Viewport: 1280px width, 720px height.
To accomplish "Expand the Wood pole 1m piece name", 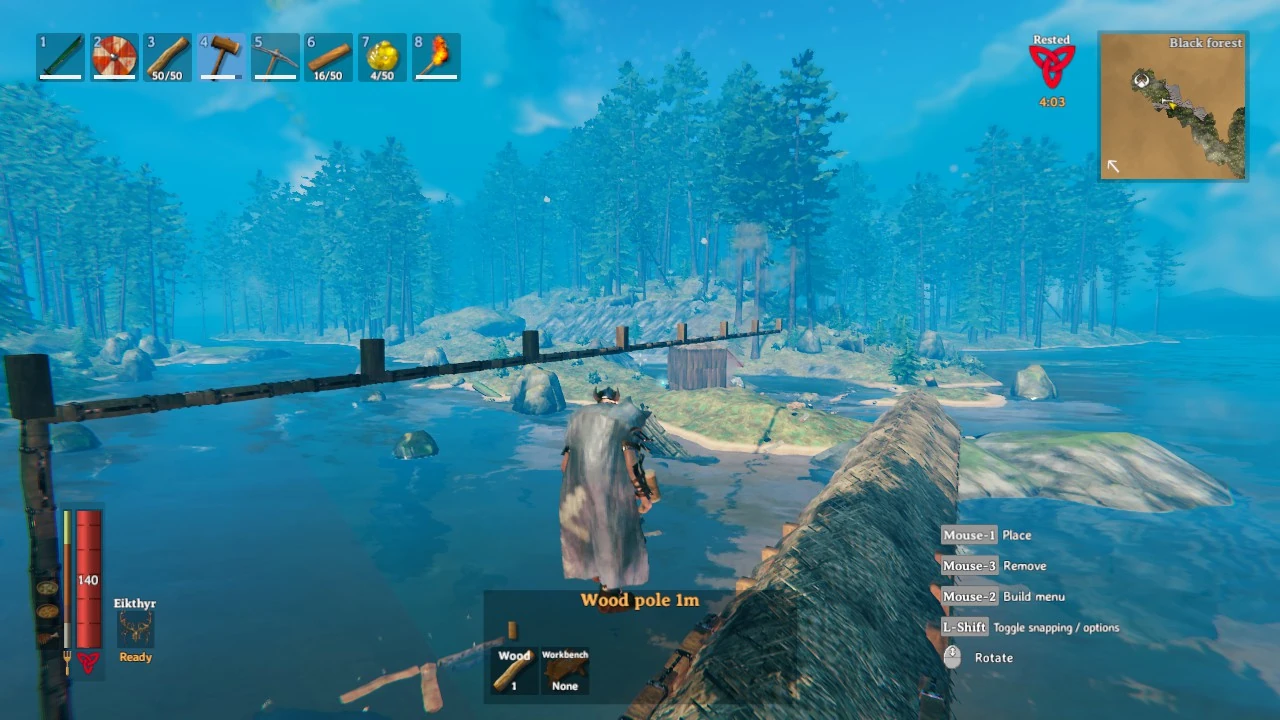I will coord(639,600).
